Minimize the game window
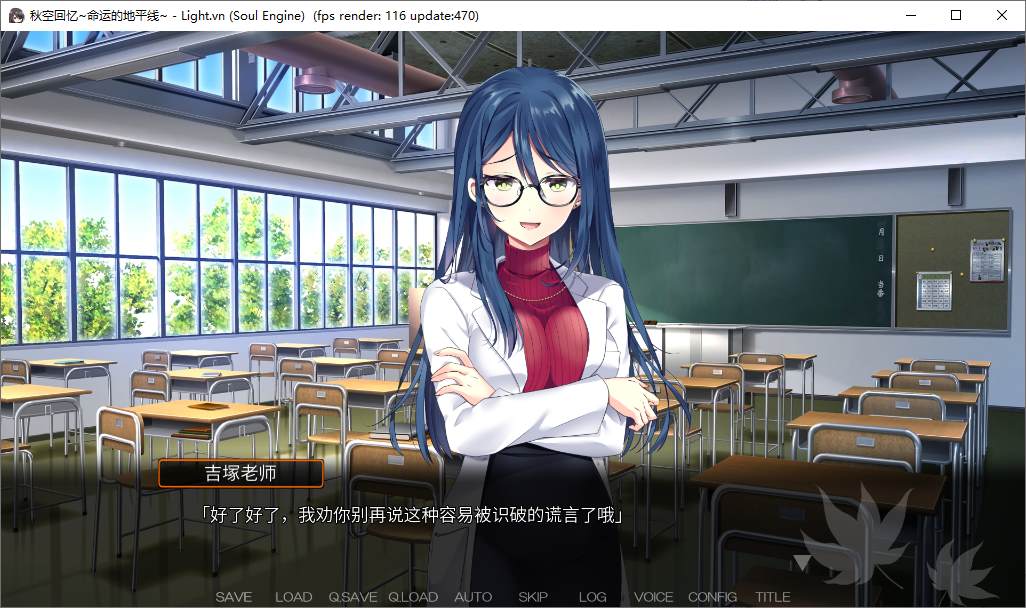This screenshot has height=608, width=1026. pos(910,15)
